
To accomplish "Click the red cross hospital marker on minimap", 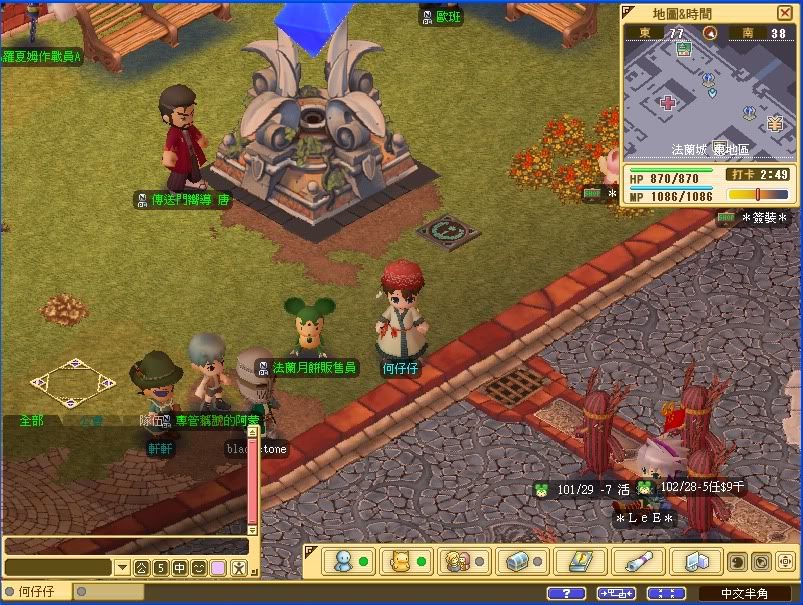I will point(668,102).
